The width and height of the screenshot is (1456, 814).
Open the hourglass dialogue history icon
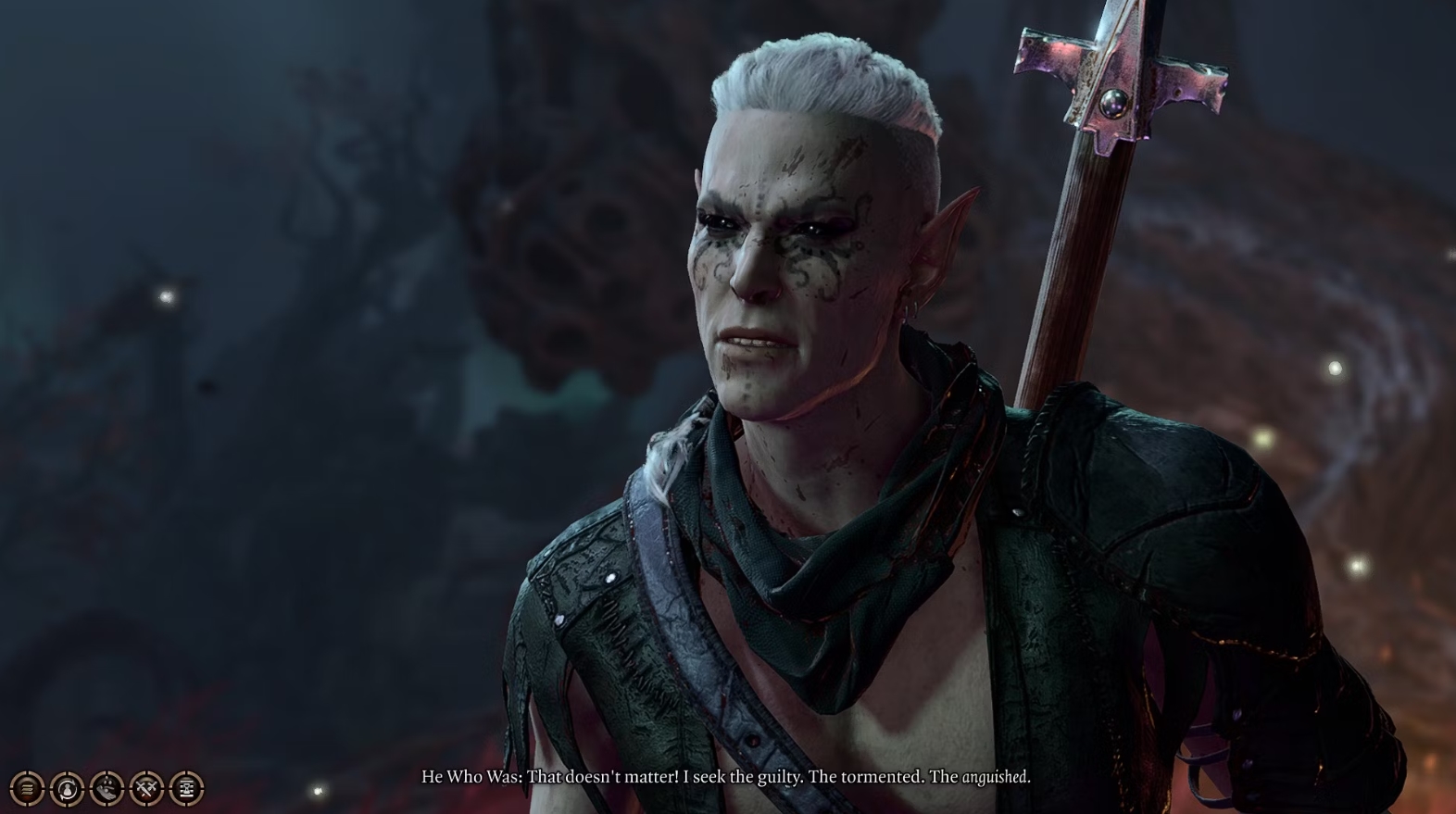coord(187,788)
